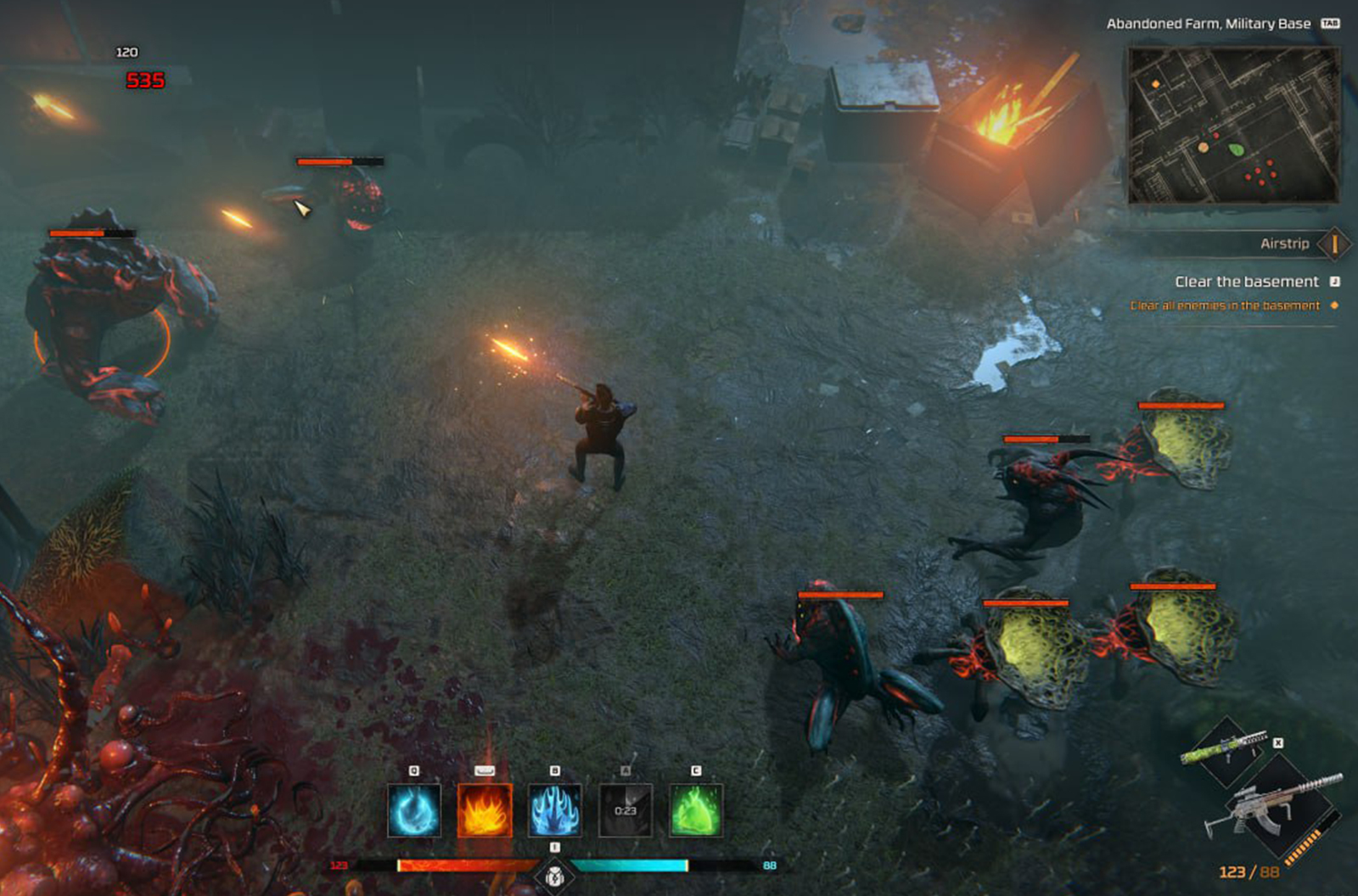
Task: Activate the green flame ability
Action: [696, 810]
